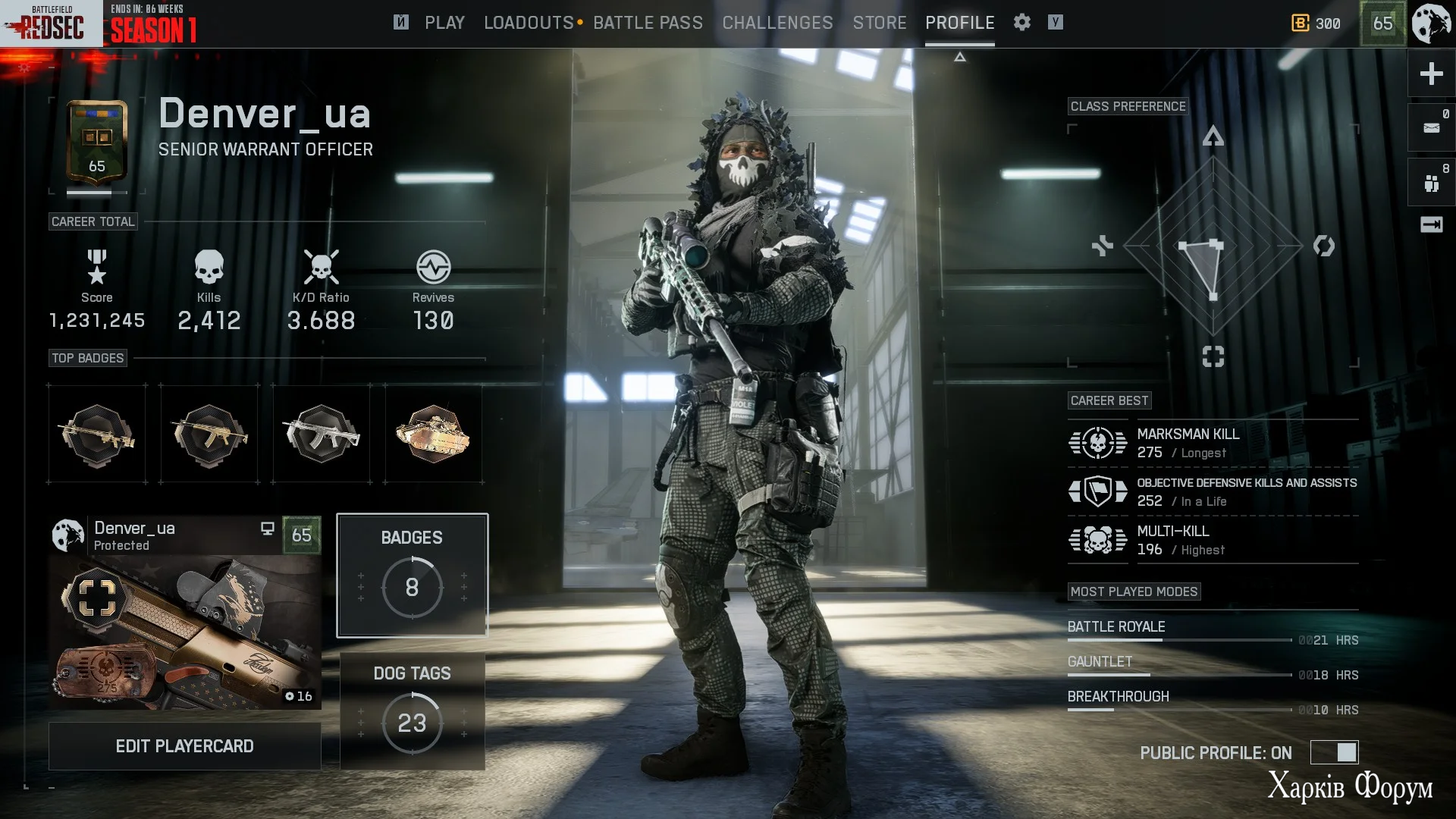Open the squad members icon
Viewport: 1456px width, 819px height.
click(1431, 183)
